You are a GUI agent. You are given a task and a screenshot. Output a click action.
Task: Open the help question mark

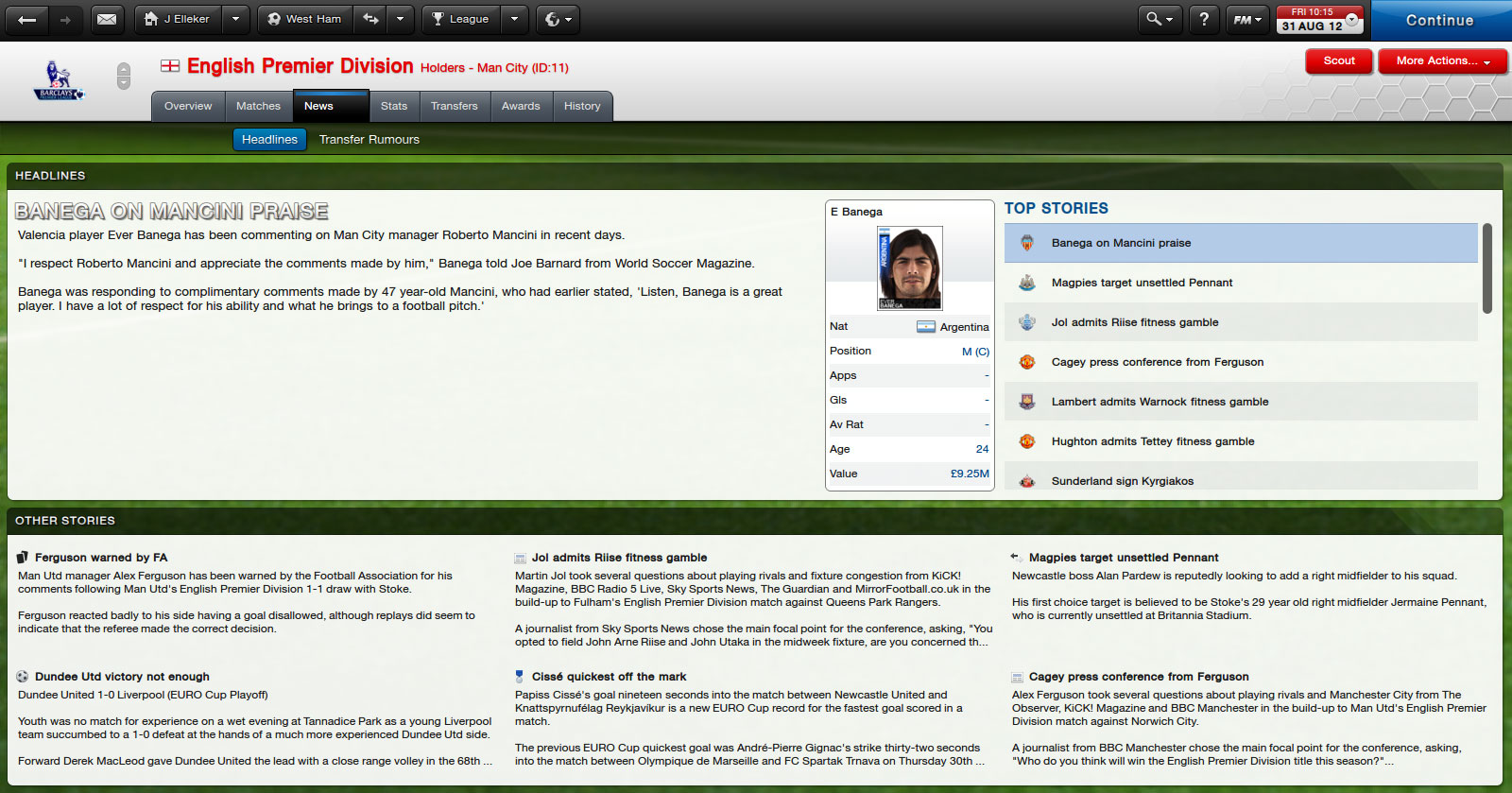coord(1204,19)
